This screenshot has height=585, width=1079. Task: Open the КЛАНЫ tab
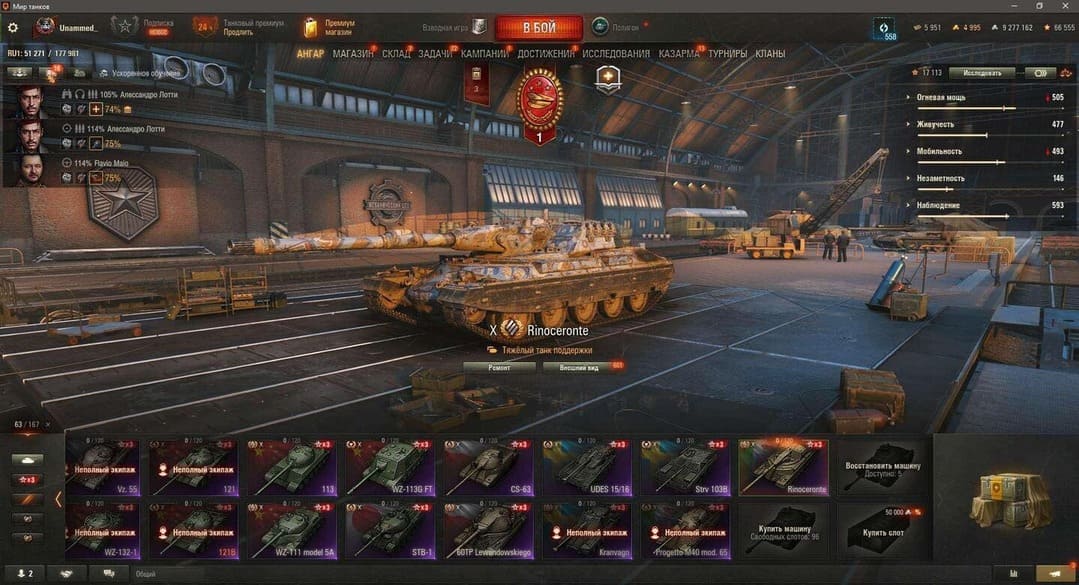point(770,54)
